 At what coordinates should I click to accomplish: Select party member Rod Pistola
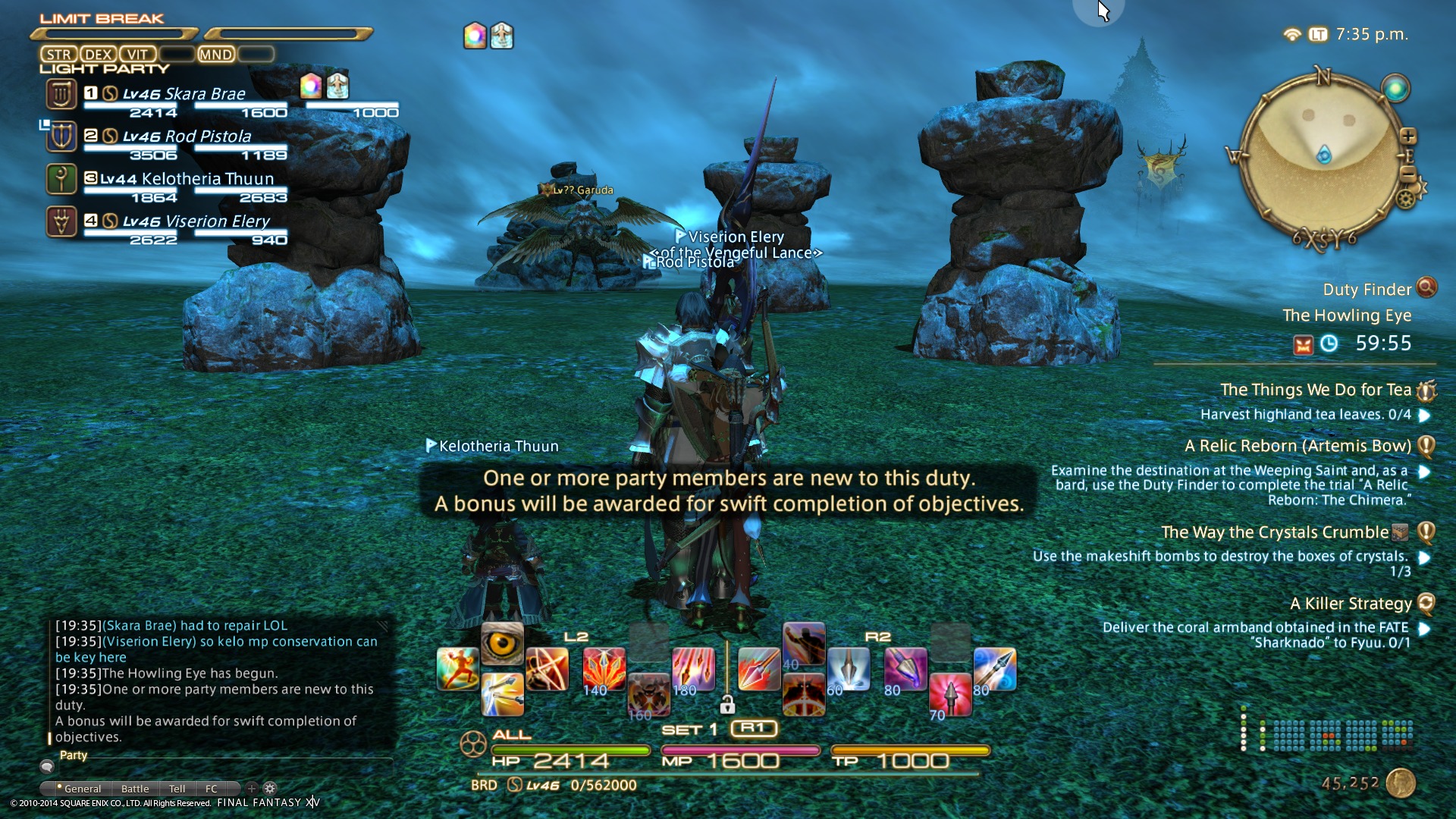187,136
